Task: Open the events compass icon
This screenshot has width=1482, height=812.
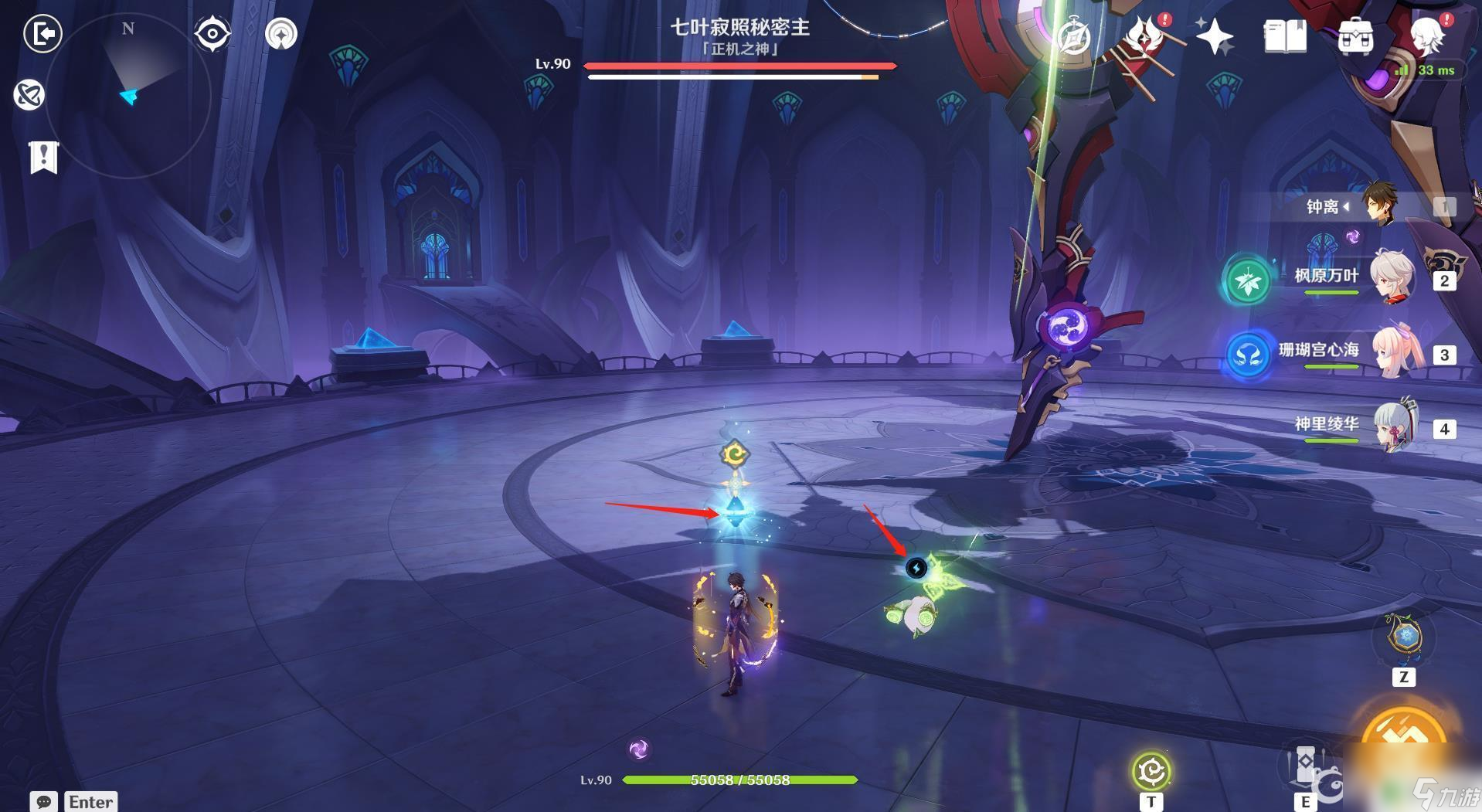Action: click(x=1073, y=36)
